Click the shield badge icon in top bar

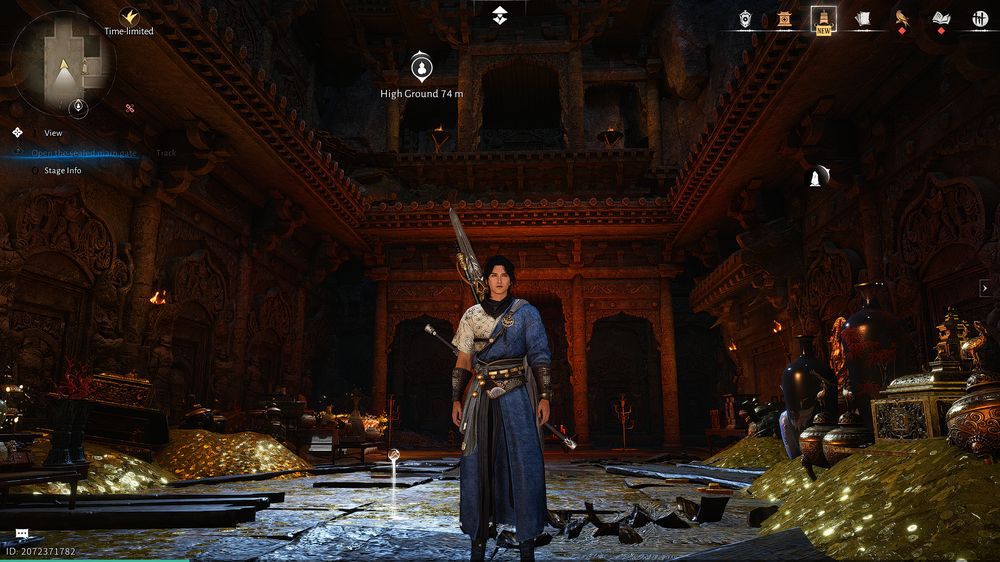[x=745, y=18]
